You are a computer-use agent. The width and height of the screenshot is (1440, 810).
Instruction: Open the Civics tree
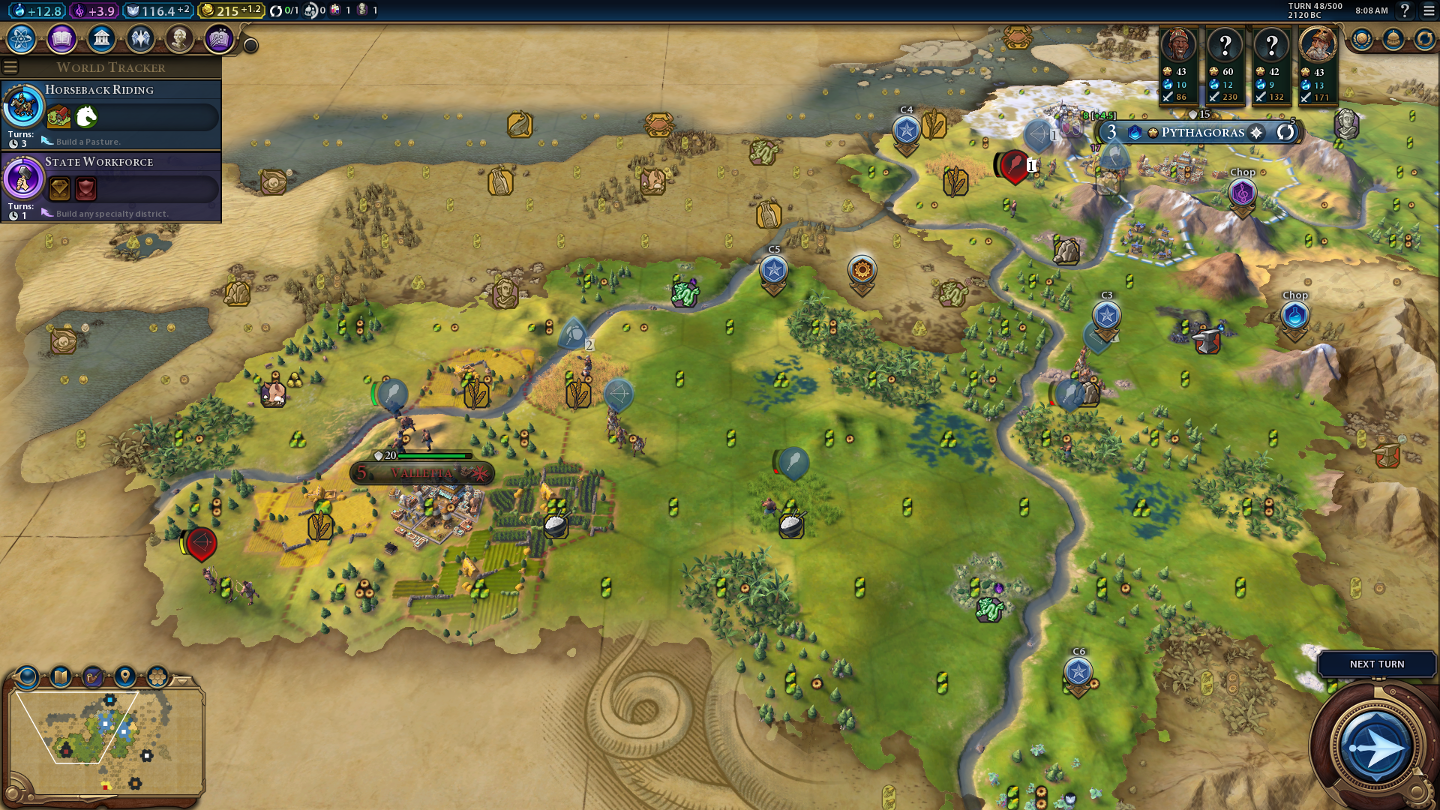[x=61, y=39]
